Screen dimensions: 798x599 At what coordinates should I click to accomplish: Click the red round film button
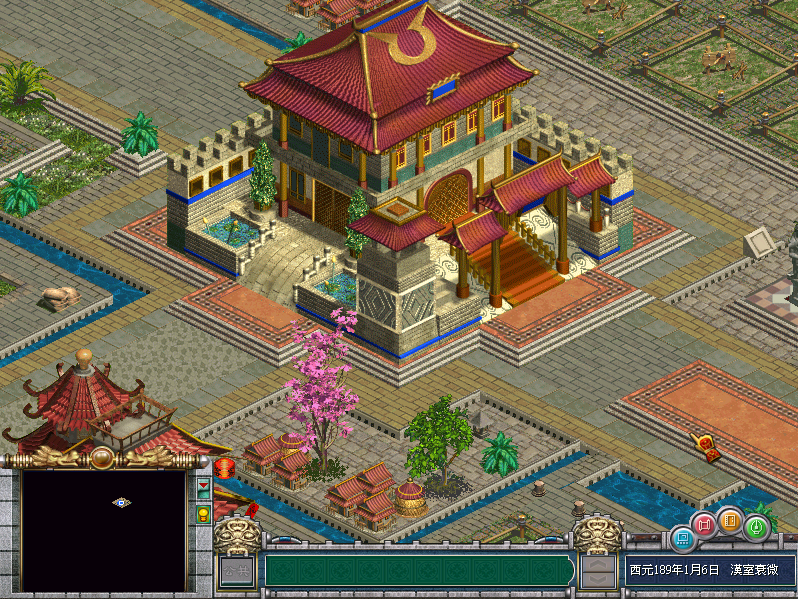705,524
